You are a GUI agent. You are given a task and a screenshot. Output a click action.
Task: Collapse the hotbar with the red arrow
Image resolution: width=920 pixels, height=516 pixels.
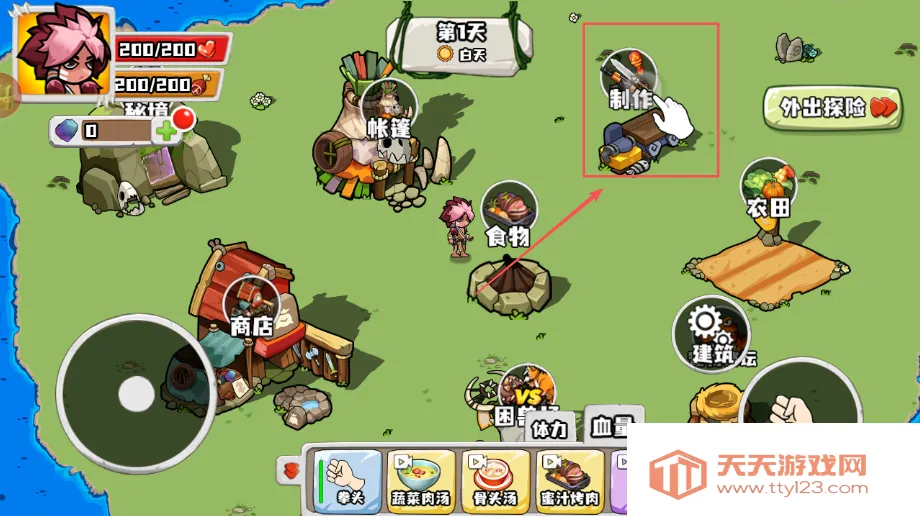(x=292, y=469)
